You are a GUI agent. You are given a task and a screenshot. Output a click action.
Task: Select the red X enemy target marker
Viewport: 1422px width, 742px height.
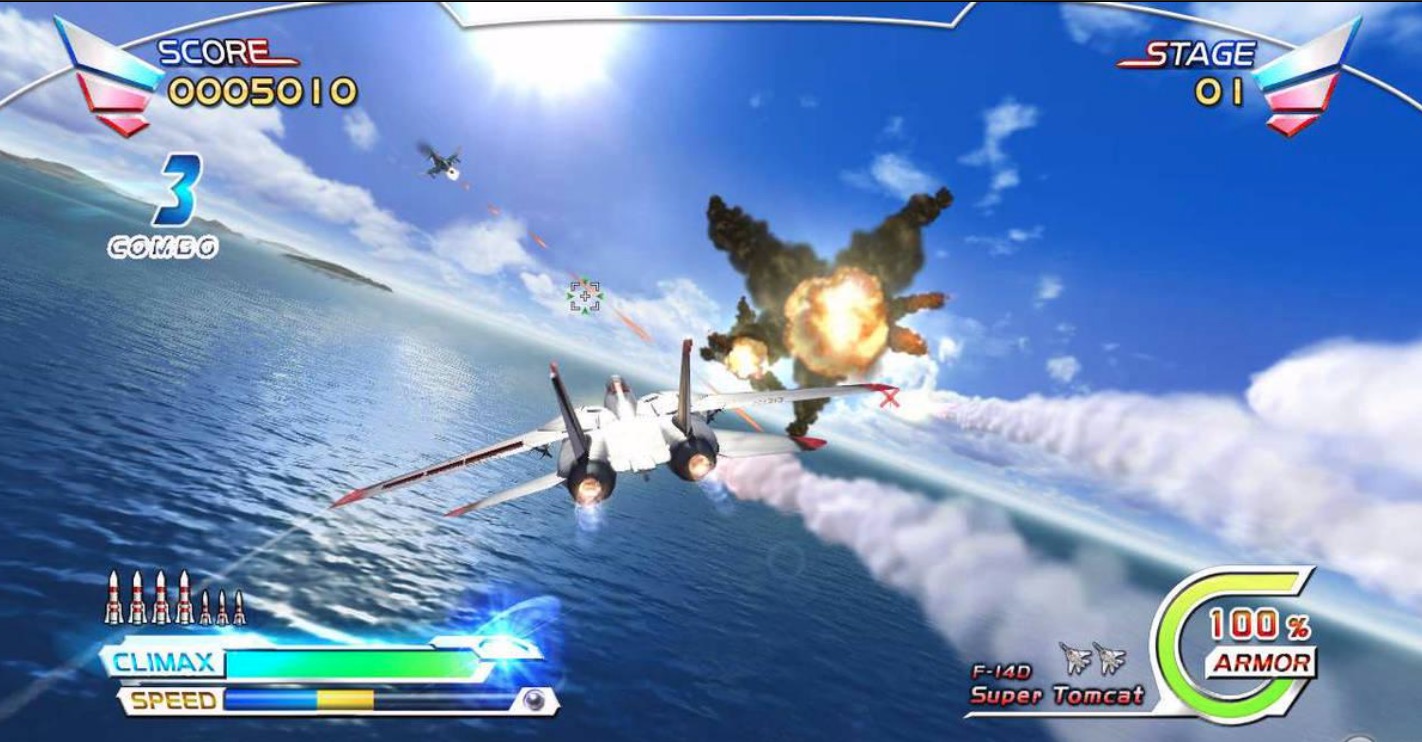[889, 398]
